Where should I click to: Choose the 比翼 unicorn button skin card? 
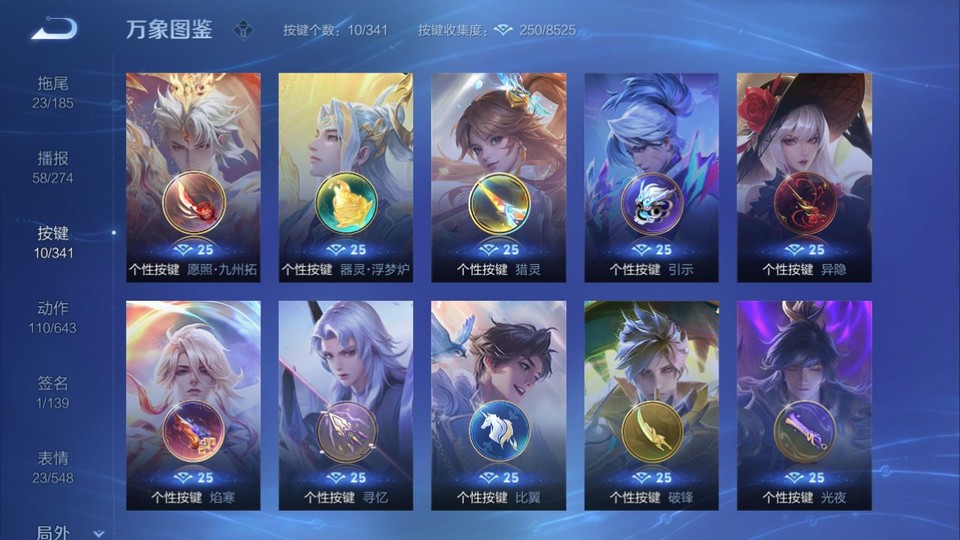point(498,405)
